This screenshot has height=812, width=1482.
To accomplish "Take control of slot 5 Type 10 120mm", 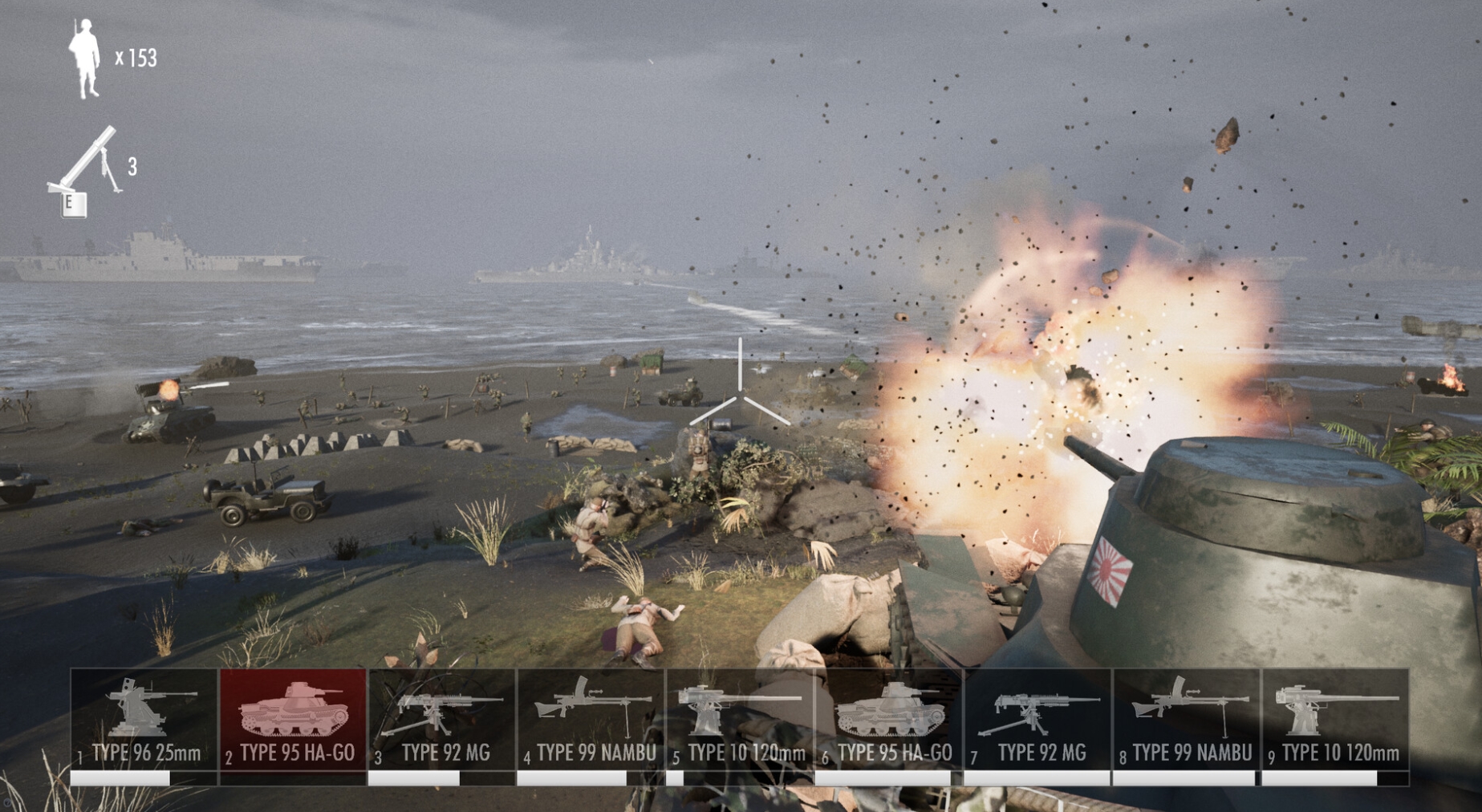I will [x=741, y=720].
